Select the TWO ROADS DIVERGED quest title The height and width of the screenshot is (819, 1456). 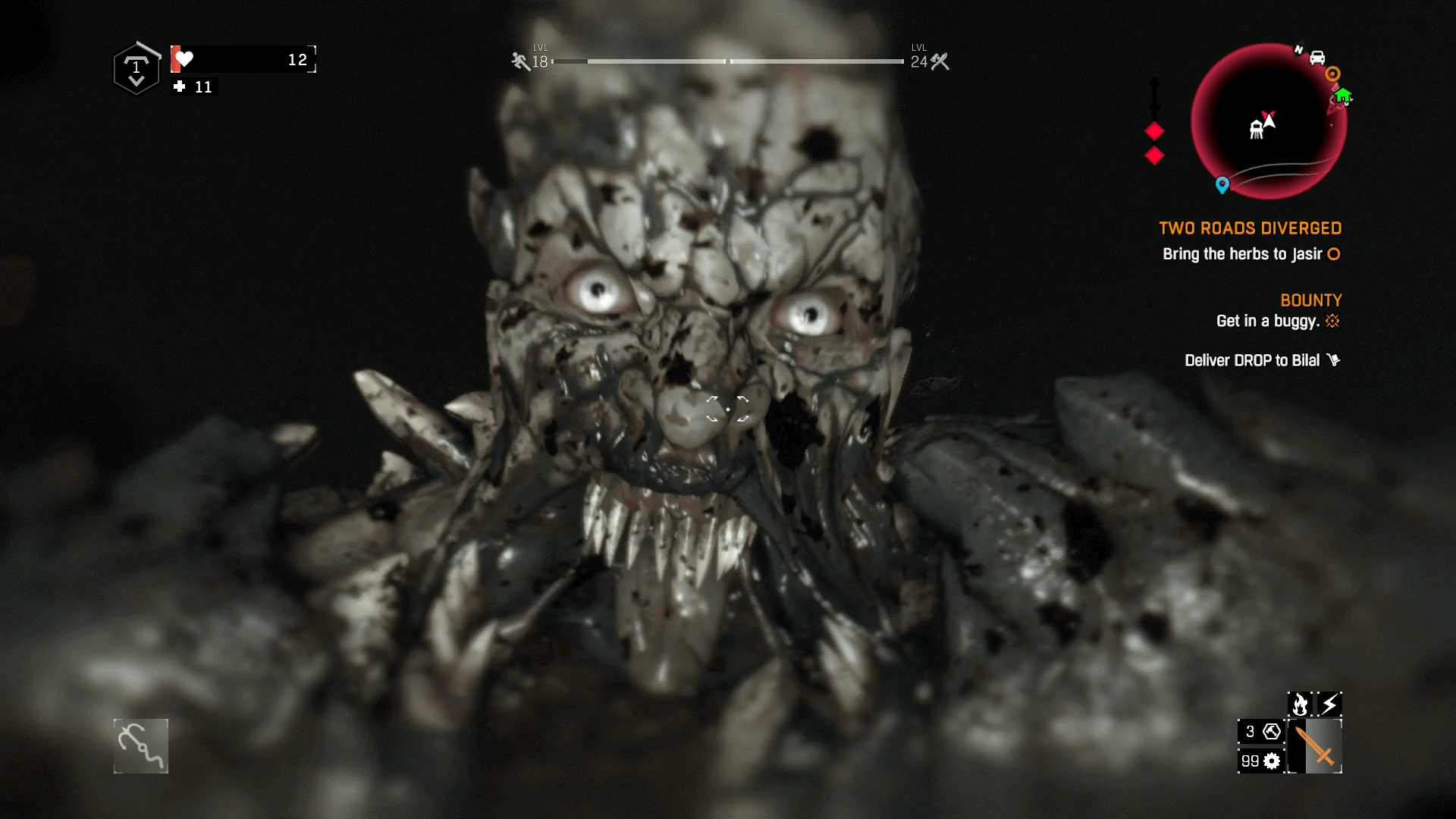(1250, 228)
